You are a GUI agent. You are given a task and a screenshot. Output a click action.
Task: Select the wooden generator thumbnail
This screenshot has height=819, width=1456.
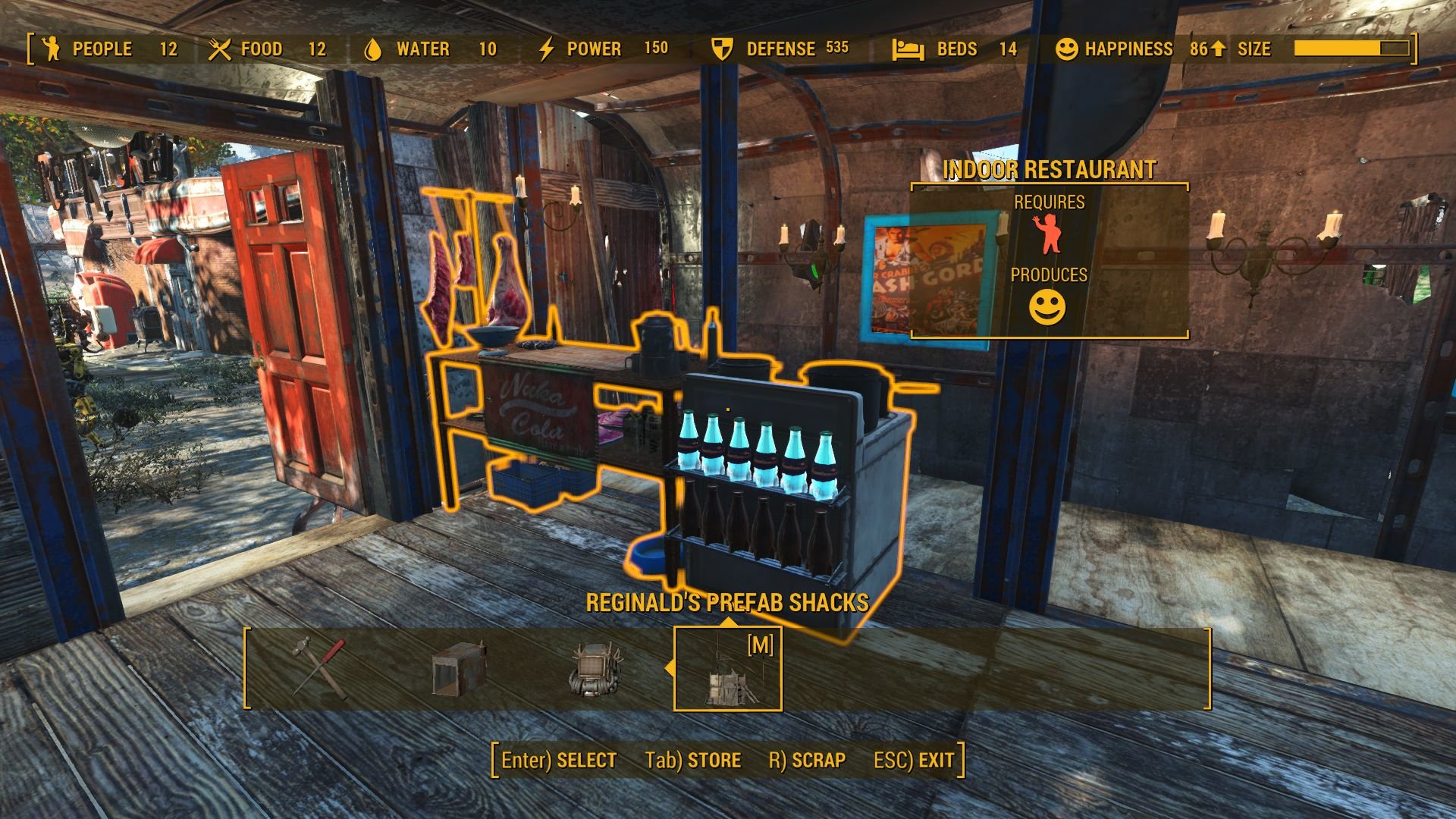click(x=595, y=670)
